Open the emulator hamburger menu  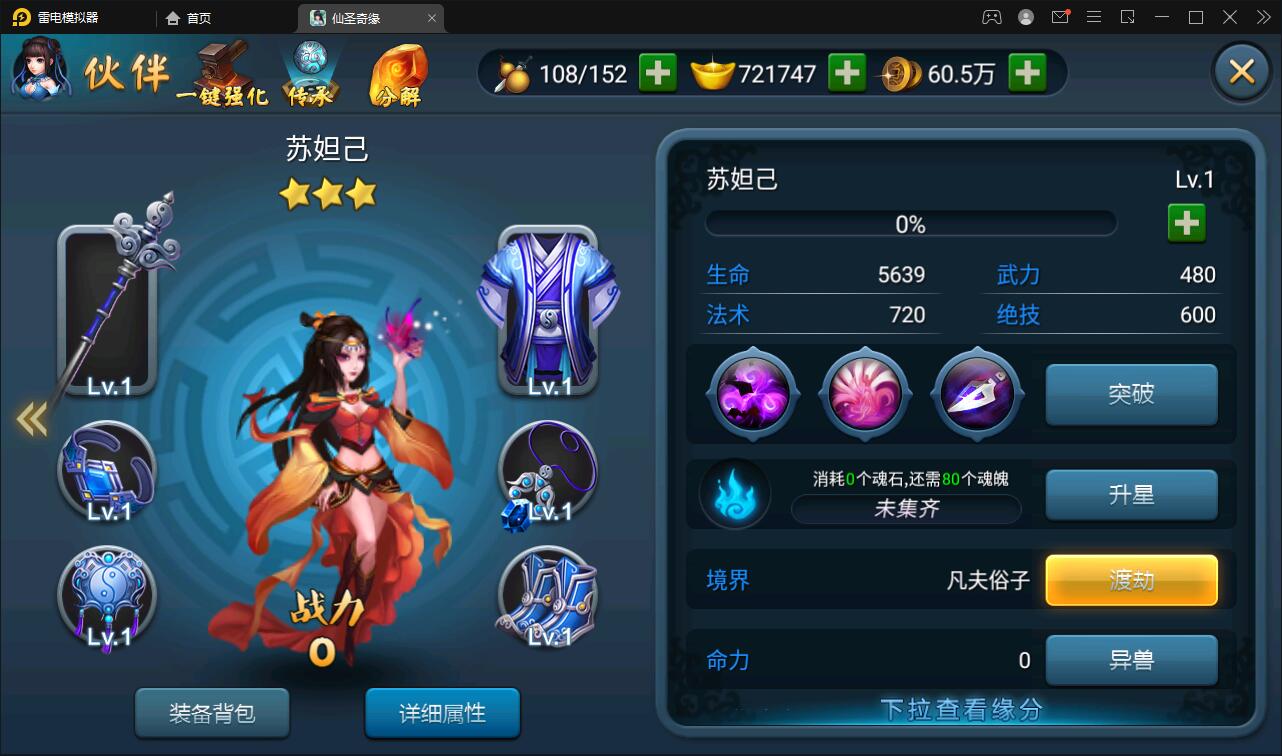[1094, 17]
